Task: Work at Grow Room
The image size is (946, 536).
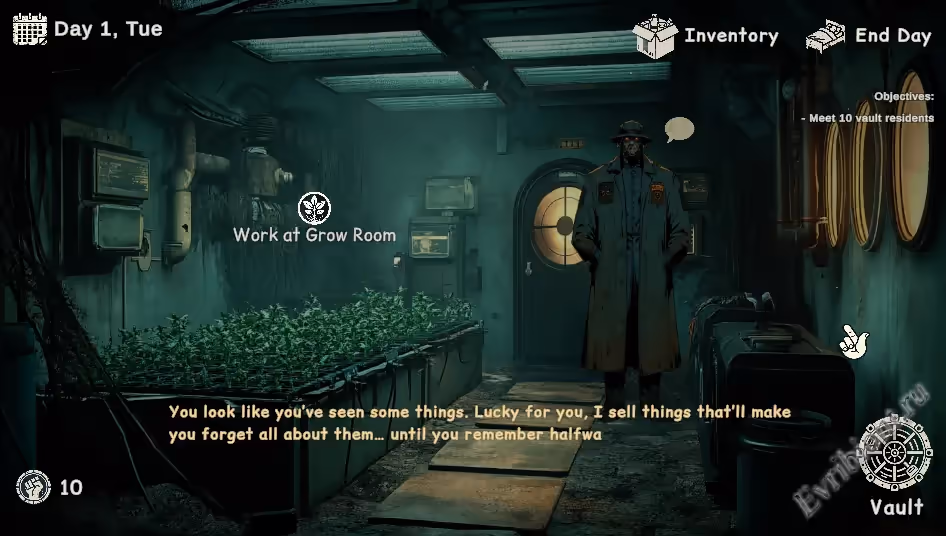Action: tap(315, 209)
